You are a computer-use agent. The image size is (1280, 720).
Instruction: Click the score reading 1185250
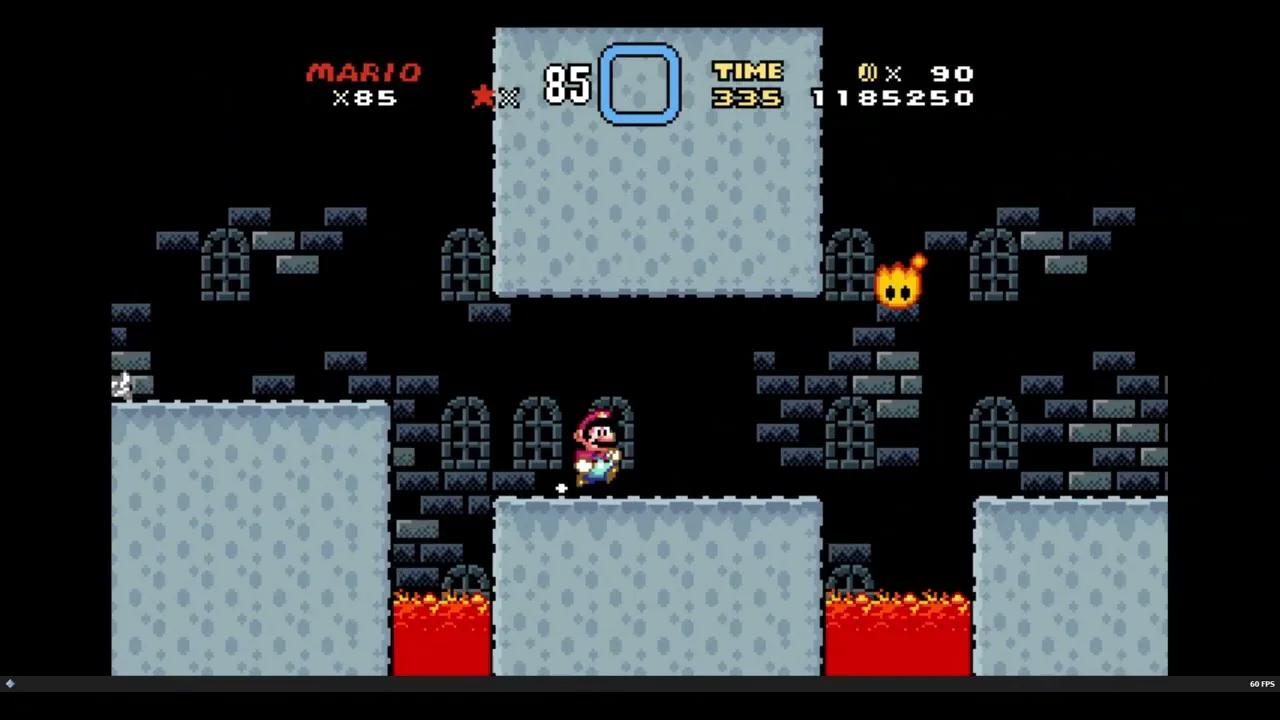[x=893, y=97]
